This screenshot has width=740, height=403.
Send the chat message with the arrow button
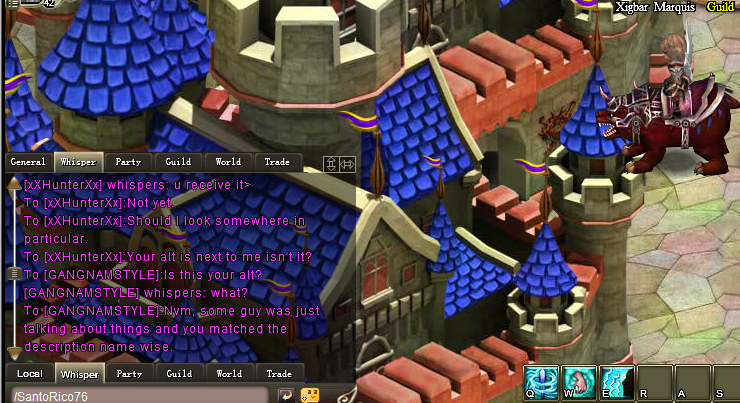tap(285, 395)
